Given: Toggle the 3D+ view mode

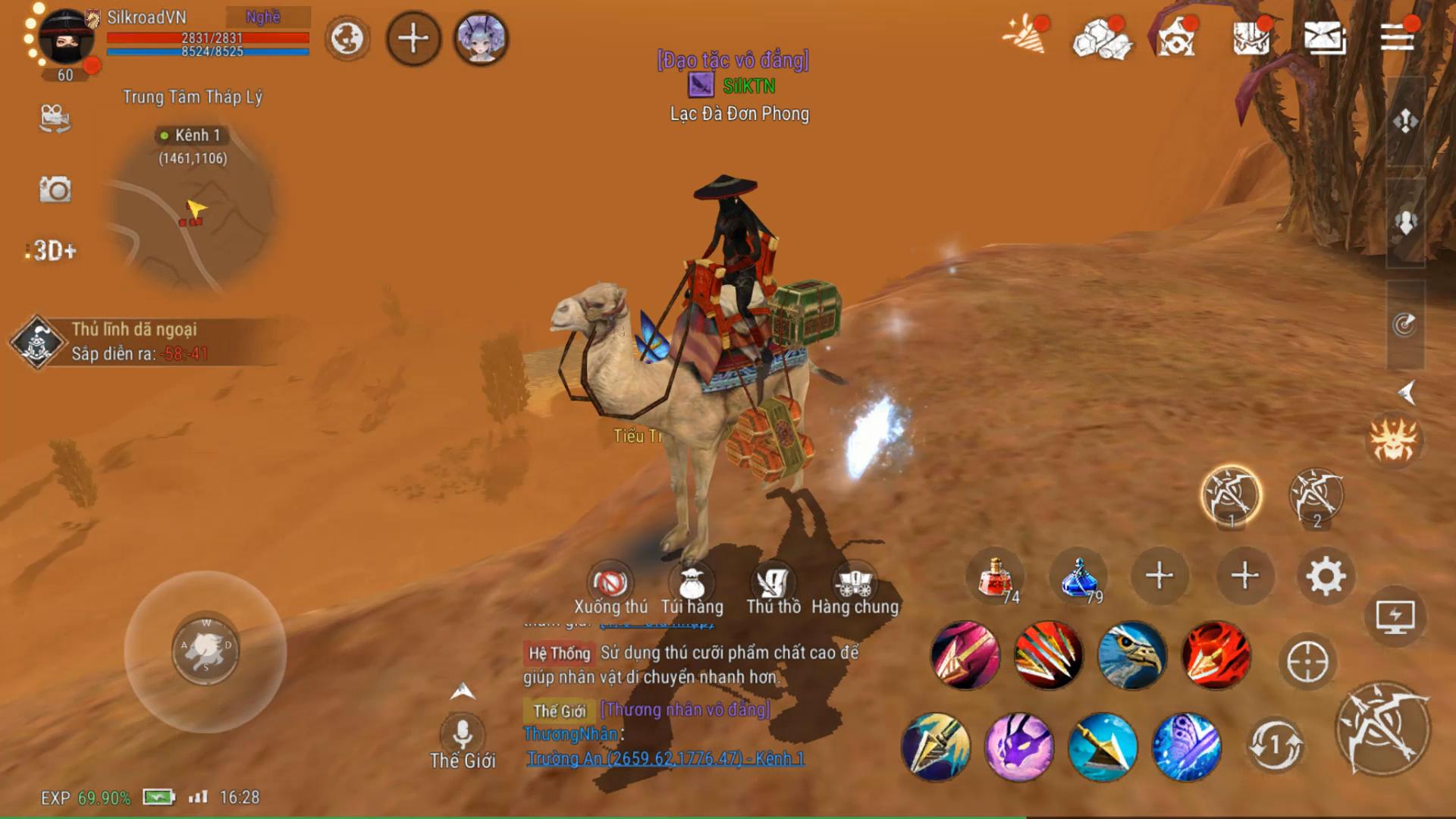Looking at the screenshot, I should click(x=52, y=250).
